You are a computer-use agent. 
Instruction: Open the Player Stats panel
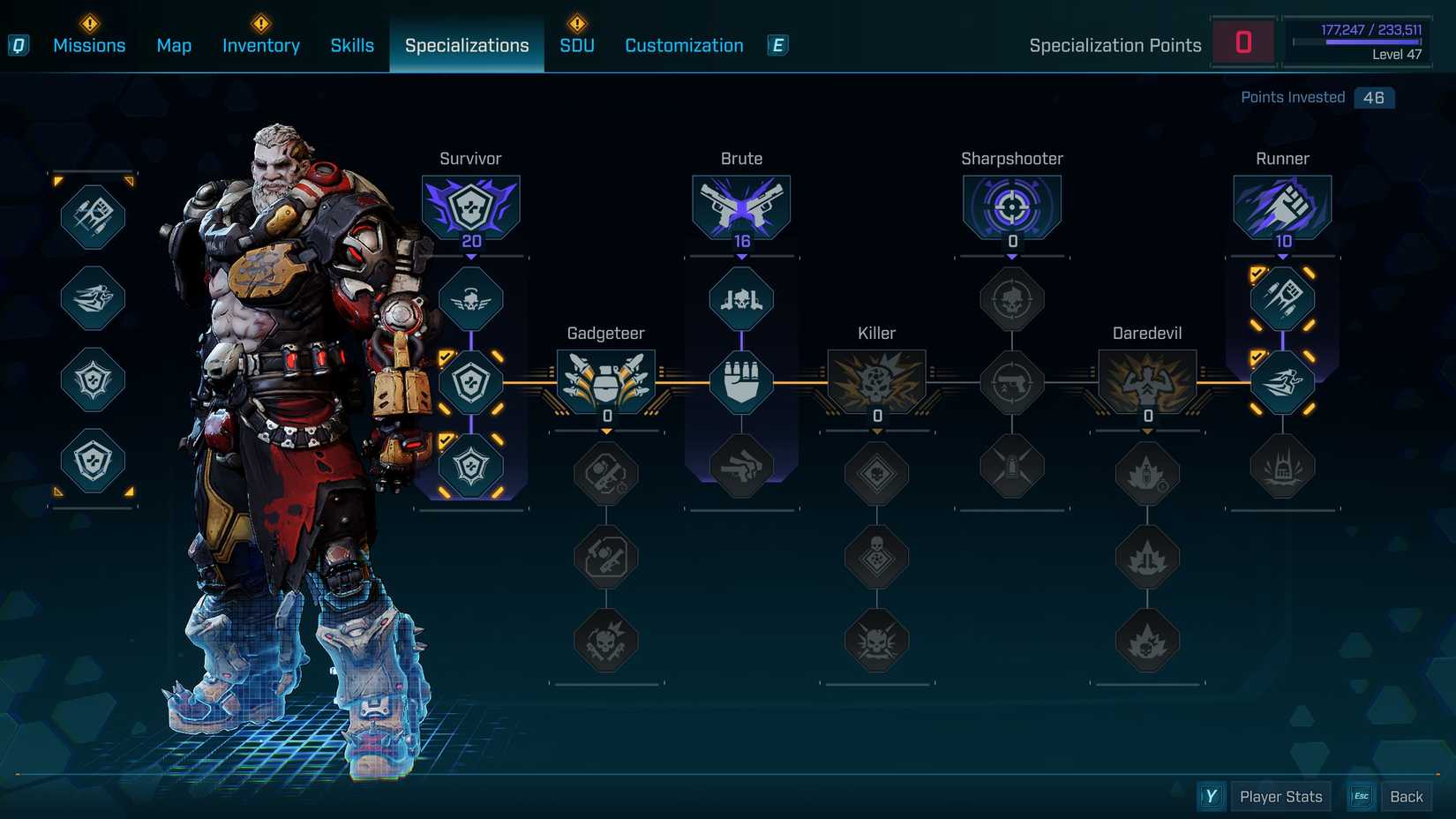[x=1280, y=795]
